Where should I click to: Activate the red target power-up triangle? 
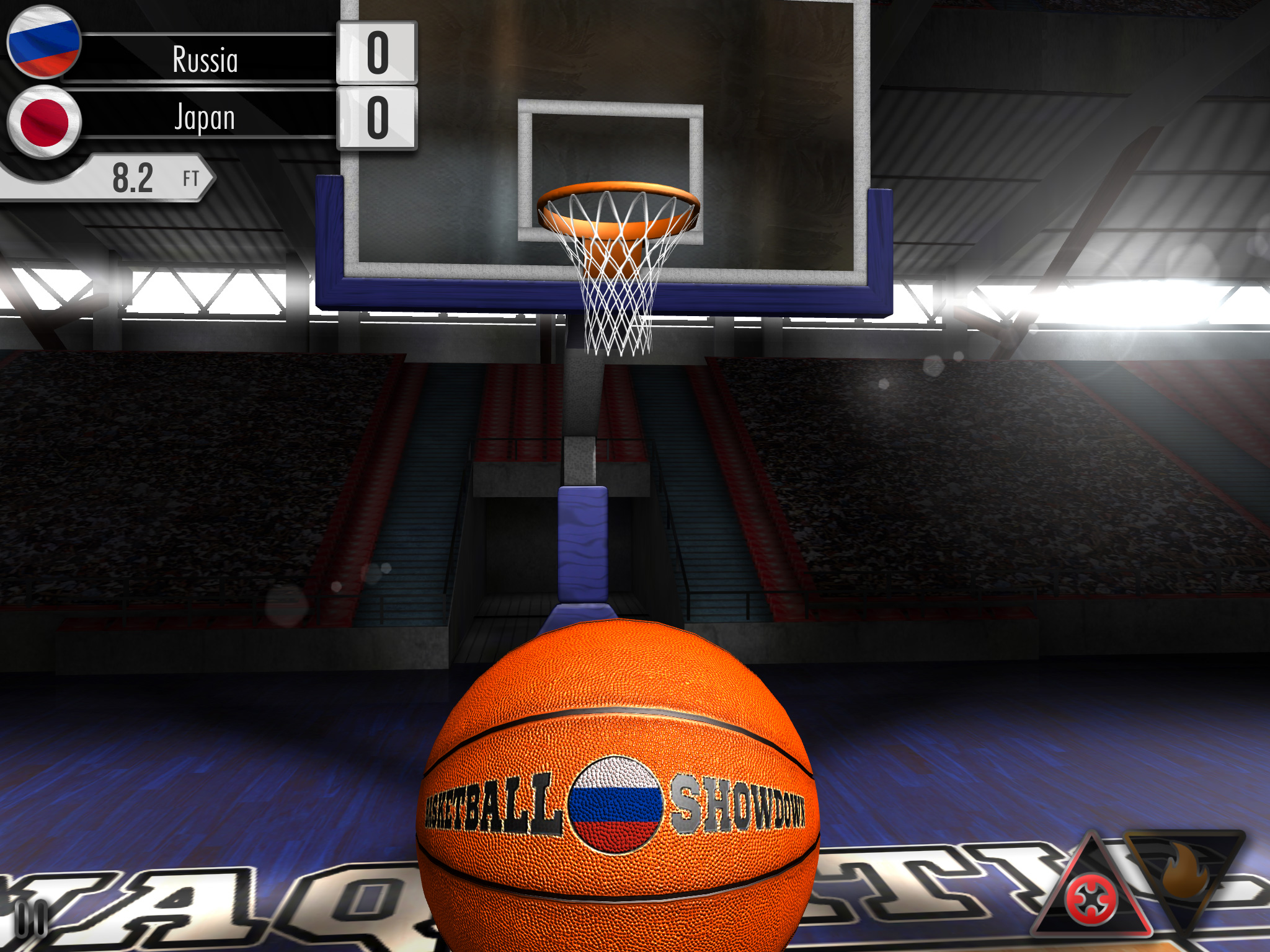1091,898
